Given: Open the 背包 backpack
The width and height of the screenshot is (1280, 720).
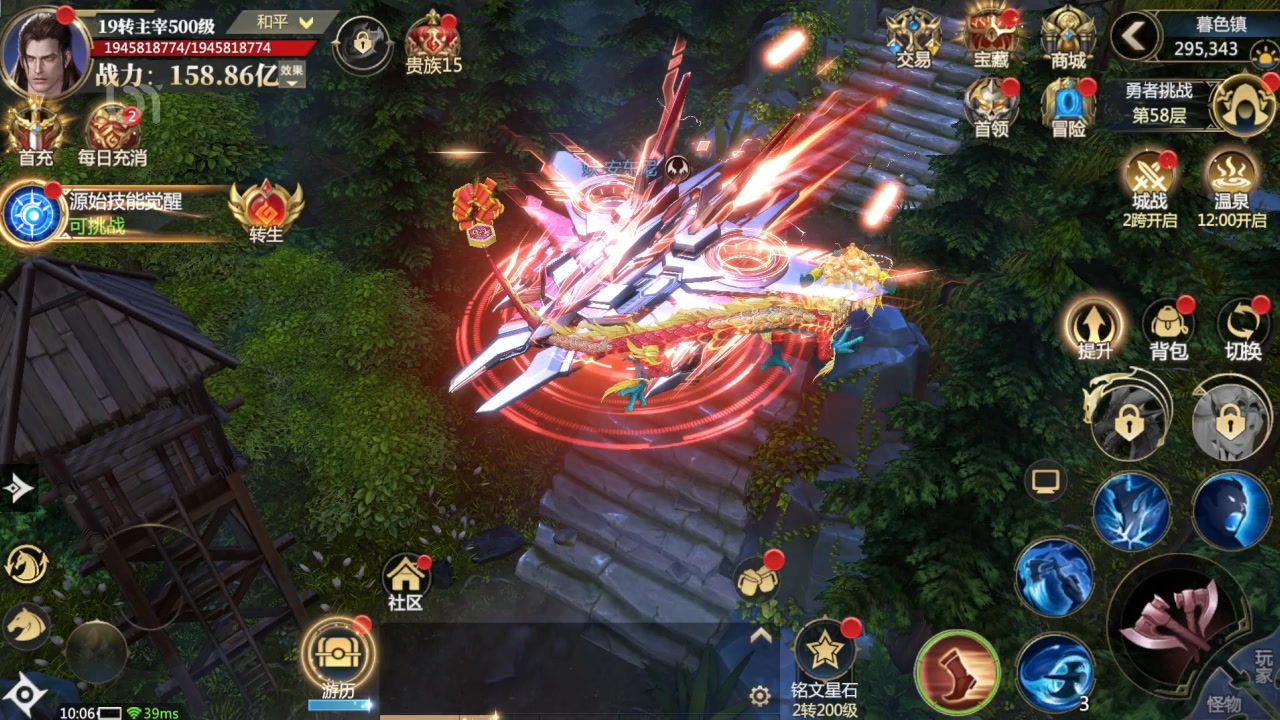Looking at the screenshot, I should [1168, 327].
